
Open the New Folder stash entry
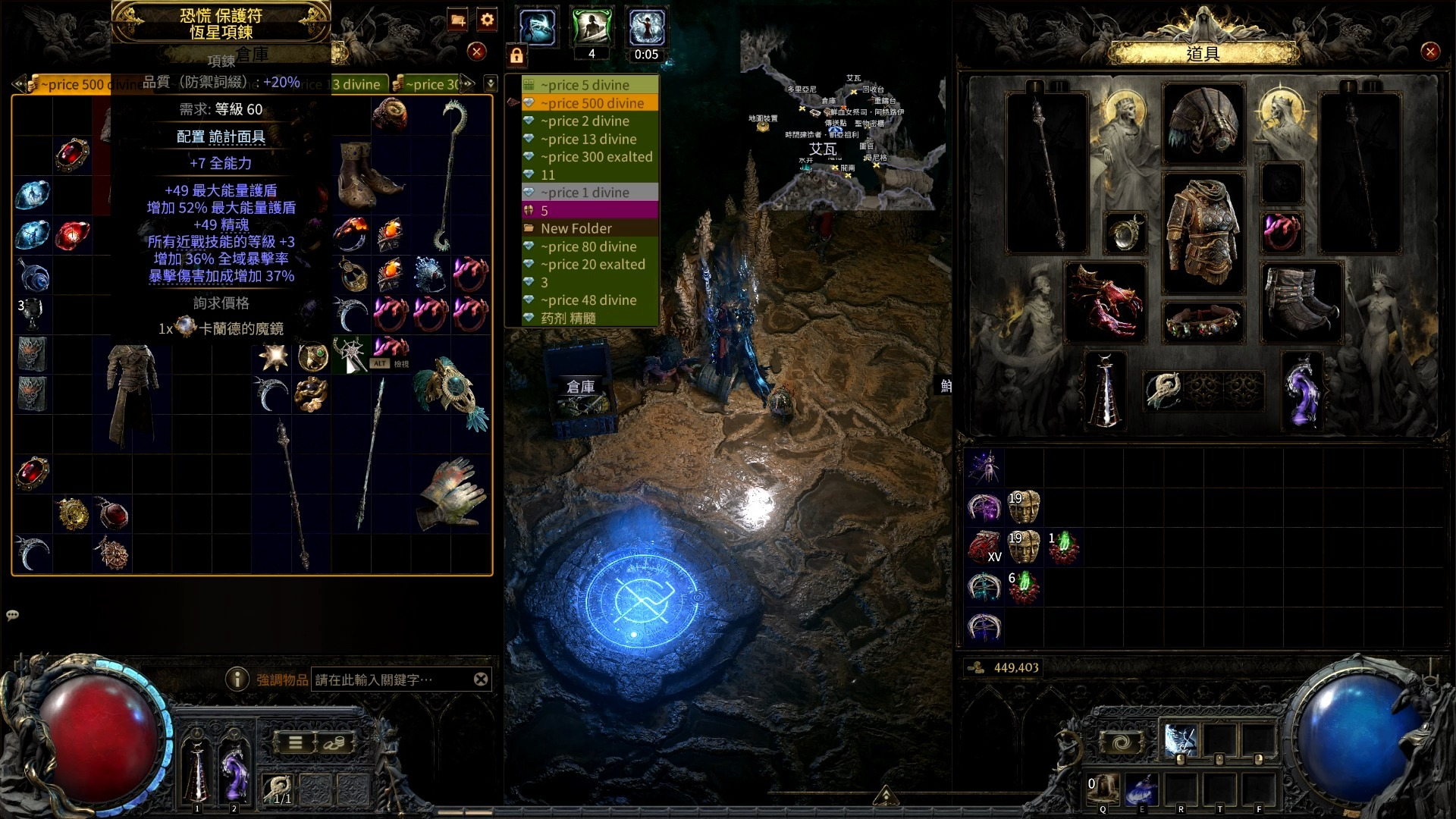coord(576,228)
